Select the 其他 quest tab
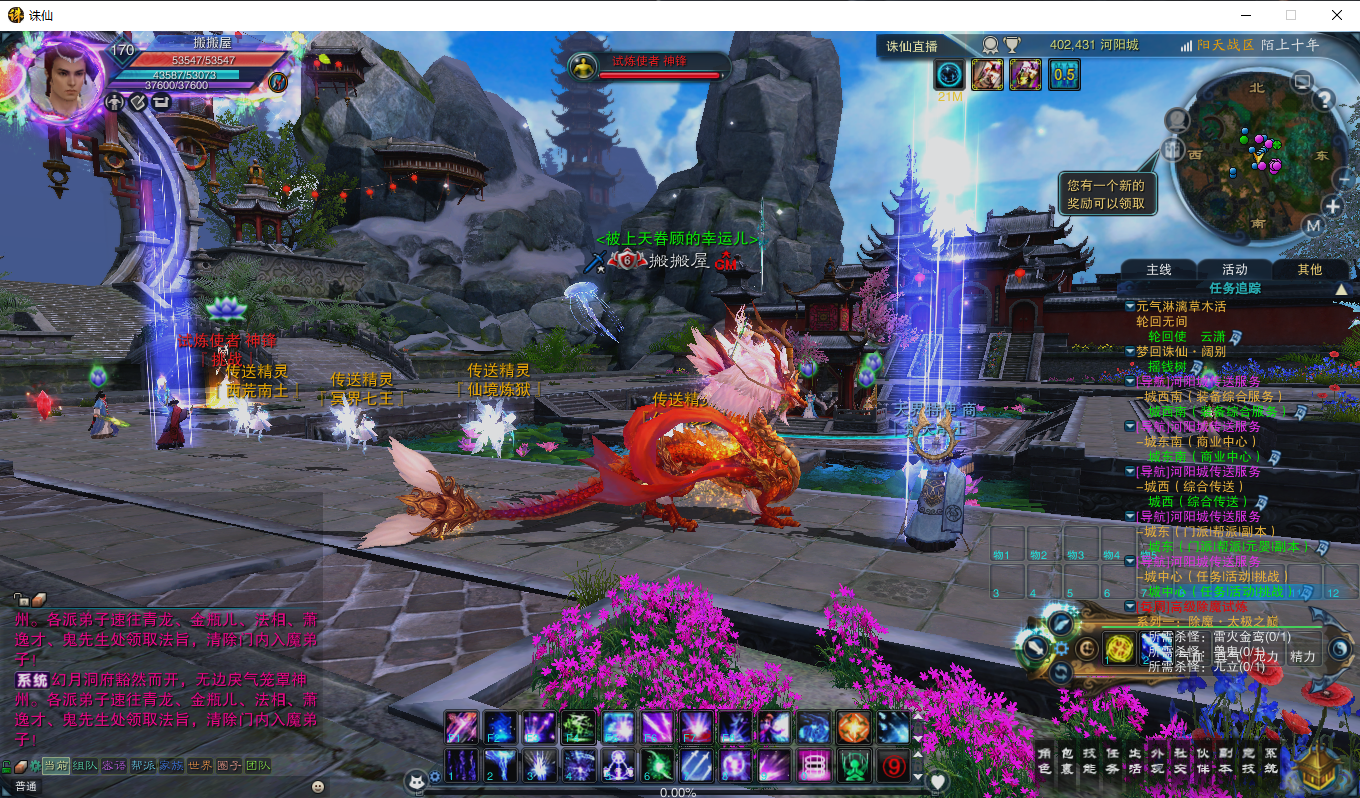The image size is (1360, 798). [x=1309, y=270]
